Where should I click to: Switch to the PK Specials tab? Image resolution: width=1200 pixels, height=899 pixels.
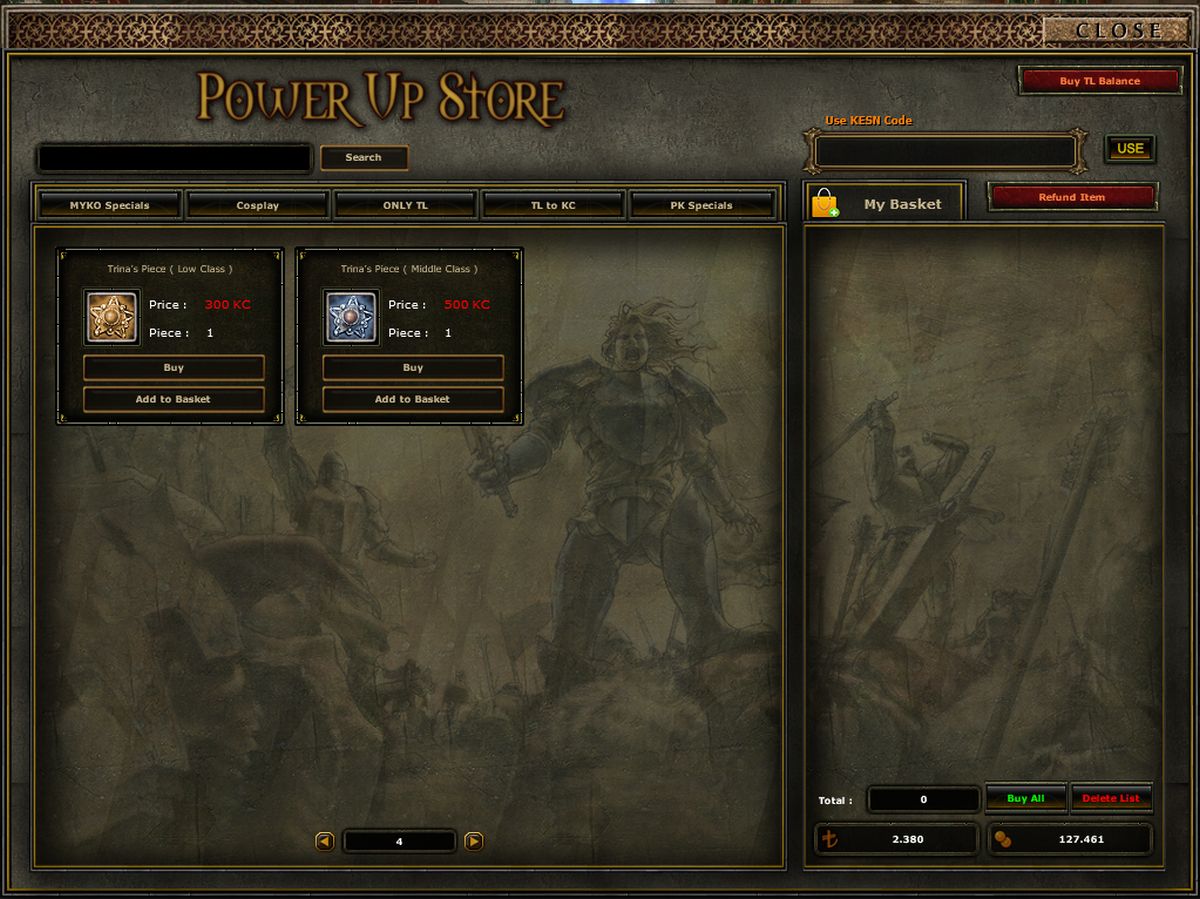[701, 205]
